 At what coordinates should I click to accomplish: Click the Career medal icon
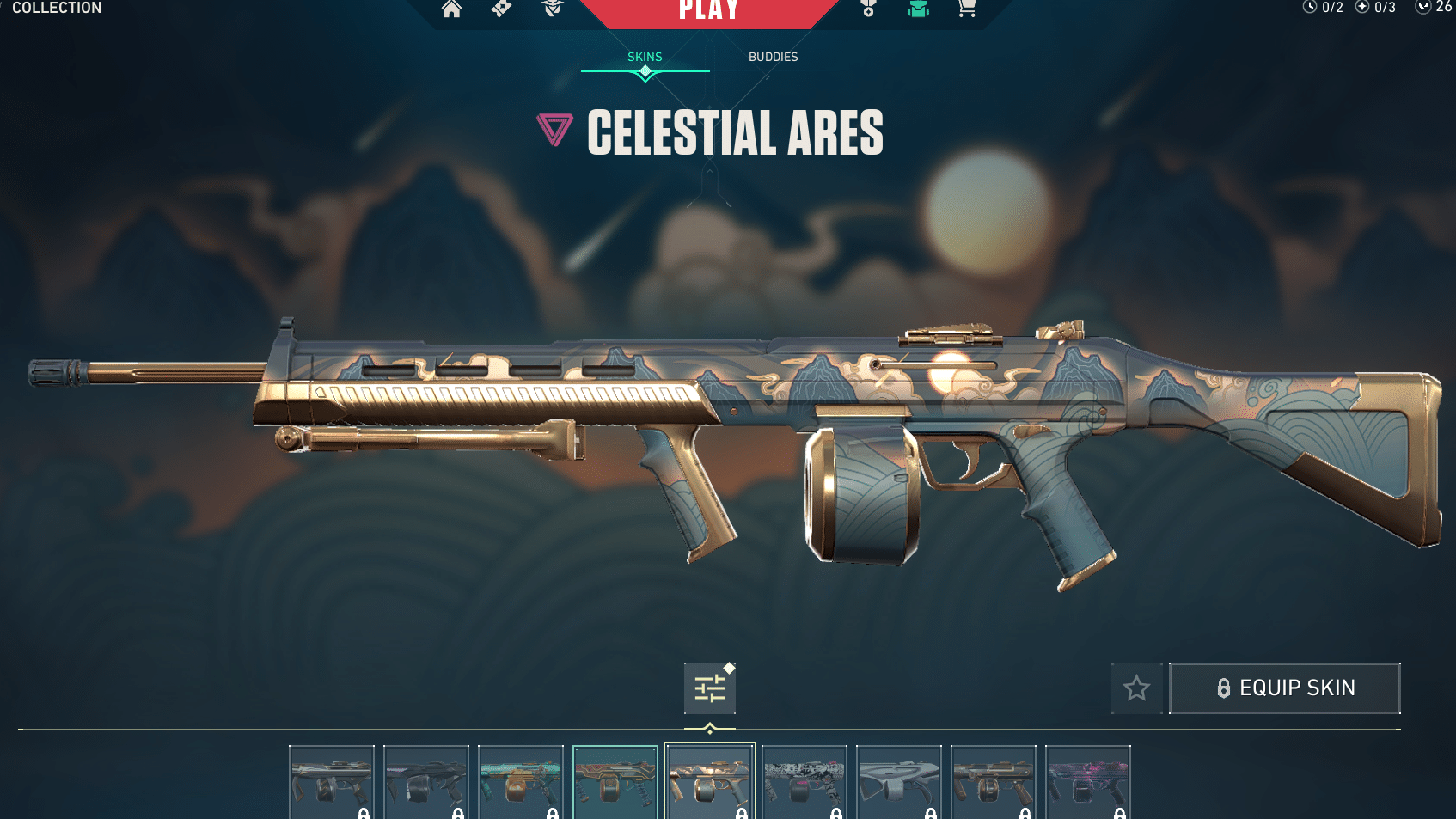(x=867, y=10)
